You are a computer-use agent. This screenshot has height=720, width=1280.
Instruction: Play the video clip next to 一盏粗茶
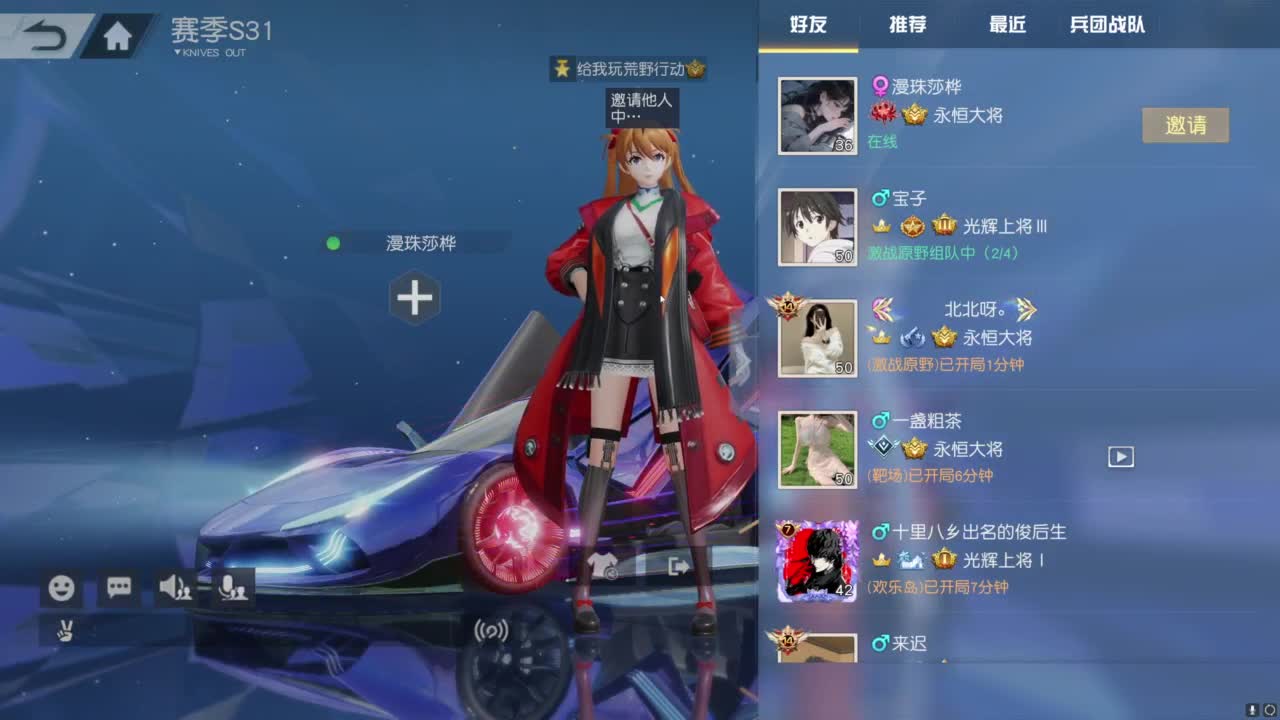click(x=1119, y=456)
